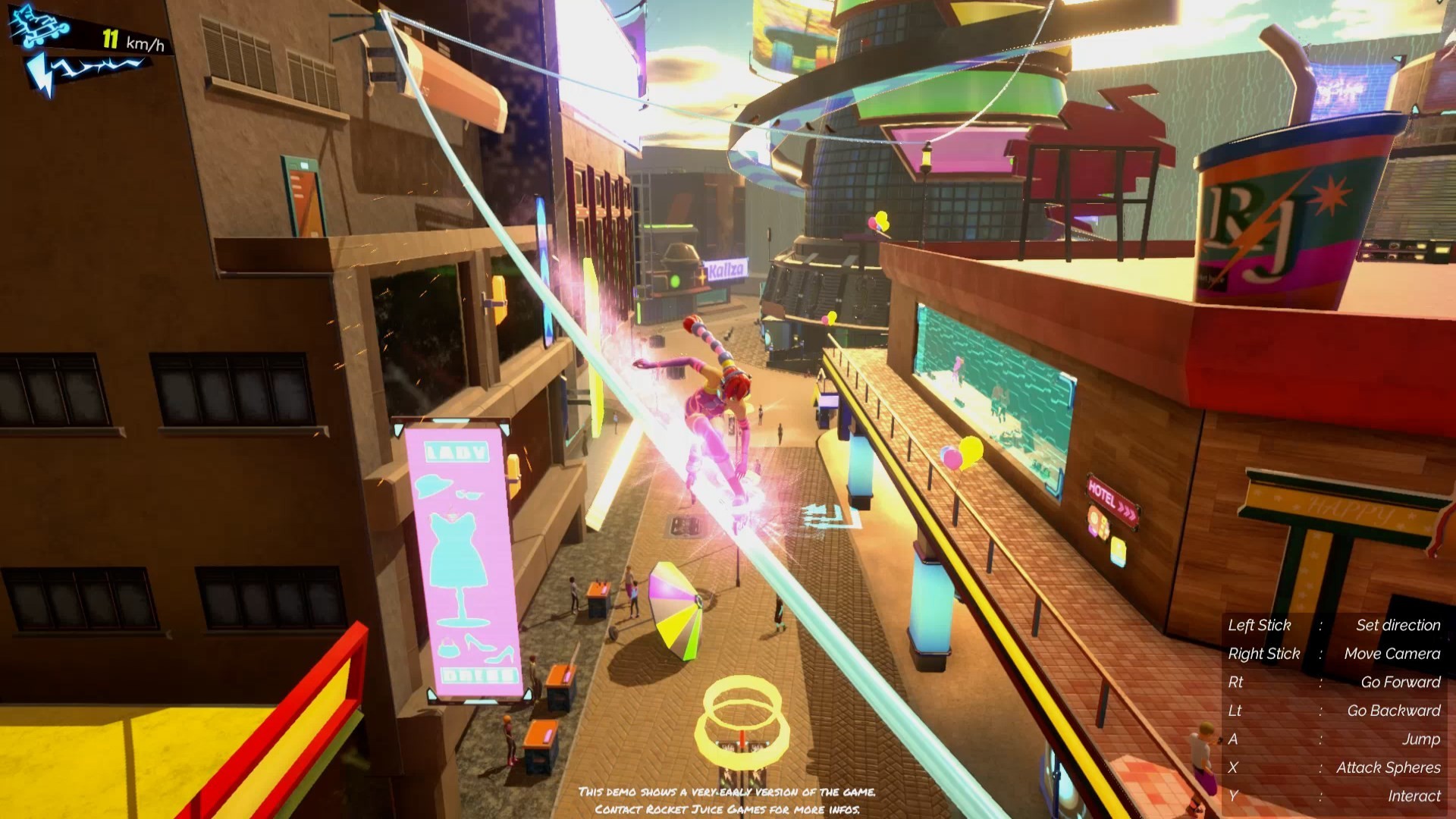Select the sunglasses icon on the boutique sign
The width and height of the screenshot is (1456, 819).
[468, 494]
